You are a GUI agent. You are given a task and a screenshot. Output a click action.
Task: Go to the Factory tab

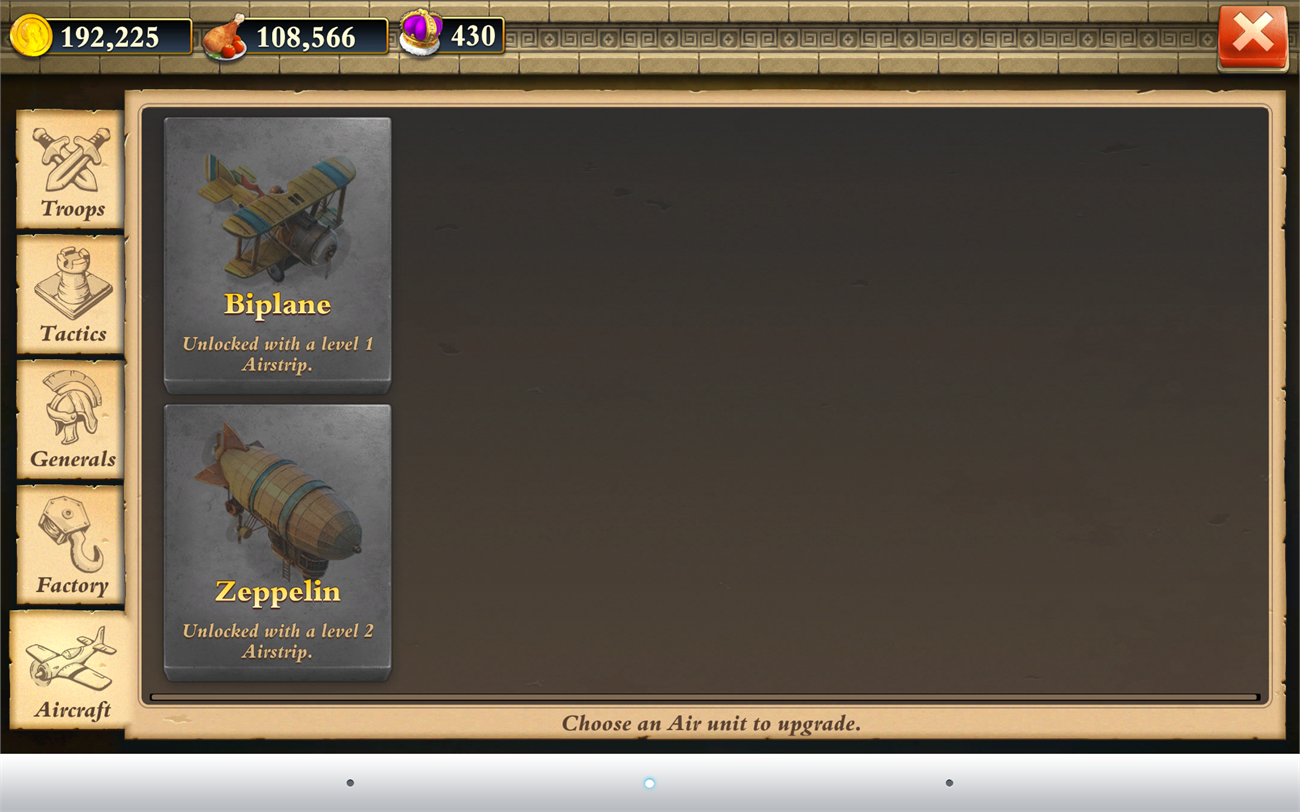pos(71,545)
